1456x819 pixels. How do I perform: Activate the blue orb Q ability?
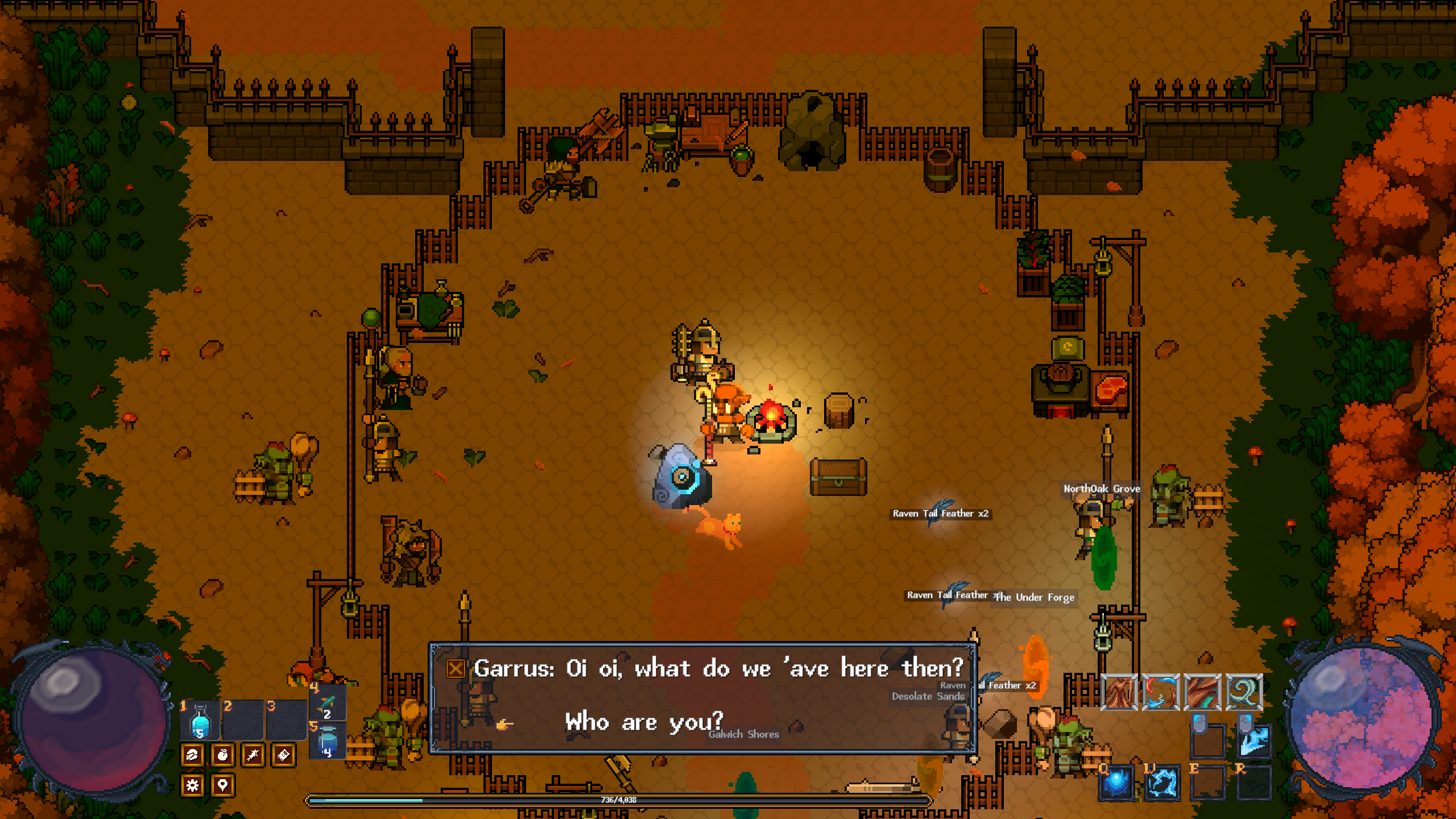pyautogui.click(x=1116, y=782)
